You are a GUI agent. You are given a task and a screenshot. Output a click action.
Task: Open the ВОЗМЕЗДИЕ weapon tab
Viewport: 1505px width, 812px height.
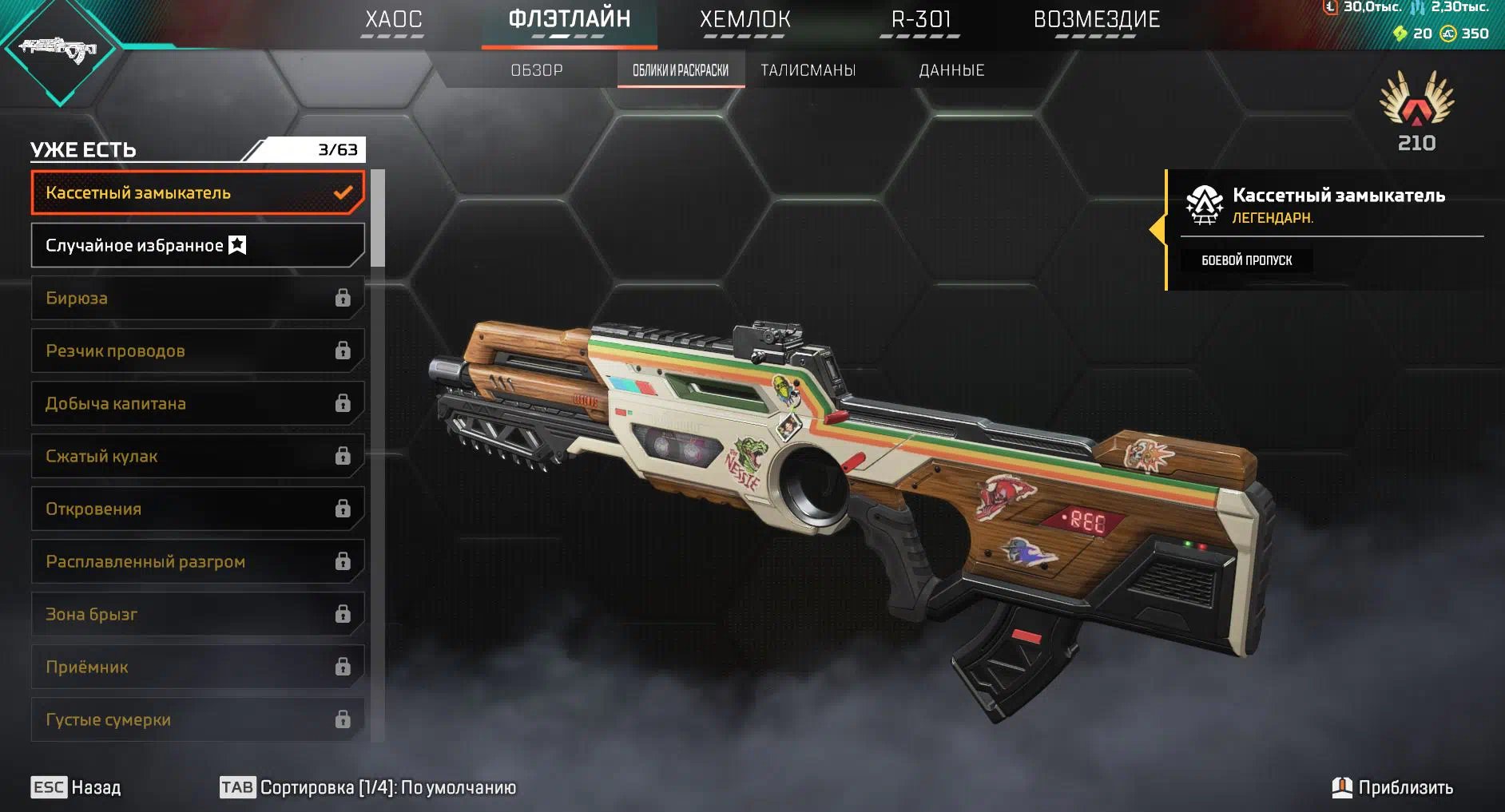coord(1096,20)
